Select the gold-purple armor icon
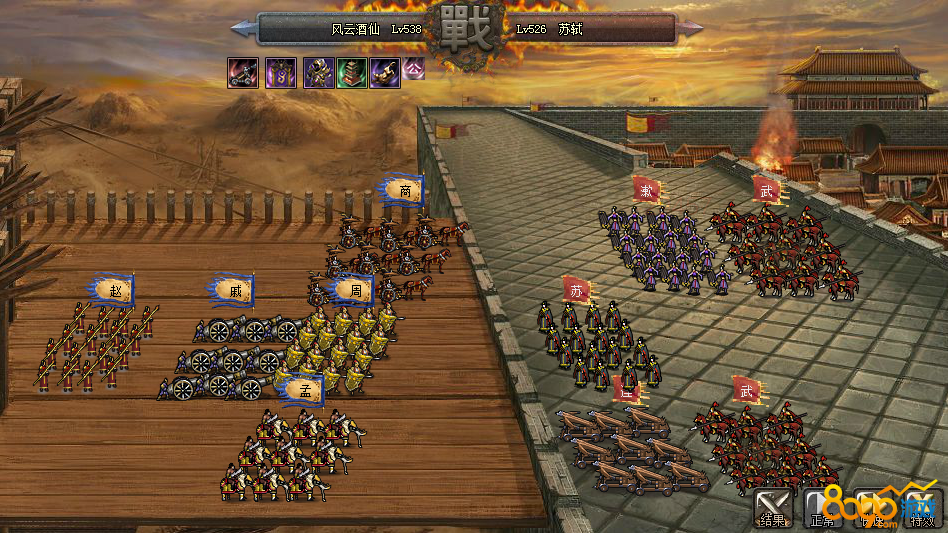This screenshot has width=948, height=533. [318, 72]
